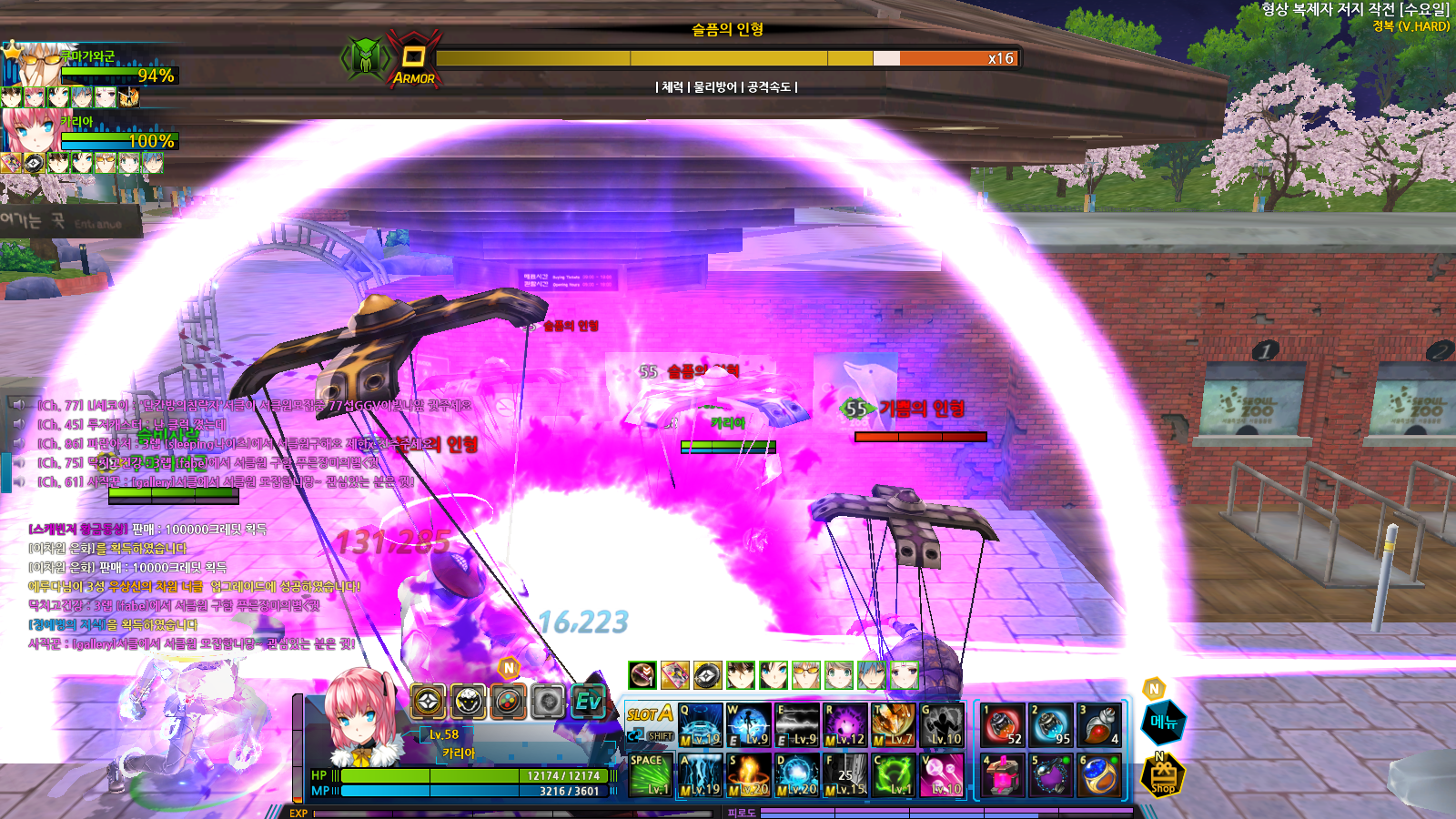The height and width of the screenshot is (819, 1456).
Task: Use the D blue sphere skill
Action: point(797,775)
